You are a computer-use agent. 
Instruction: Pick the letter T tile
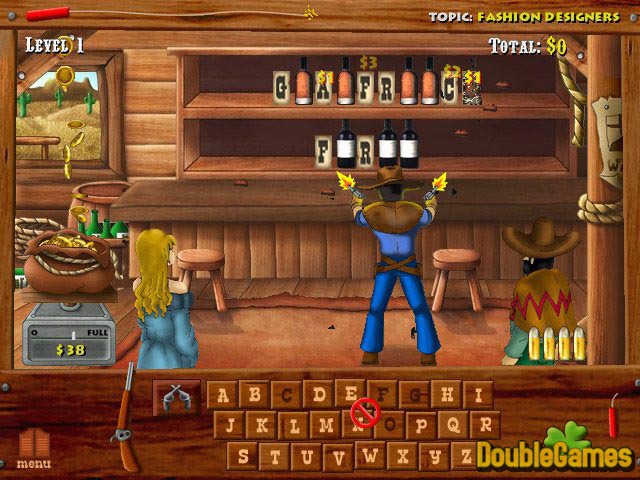pyautogui.click(x=275, y=457)
